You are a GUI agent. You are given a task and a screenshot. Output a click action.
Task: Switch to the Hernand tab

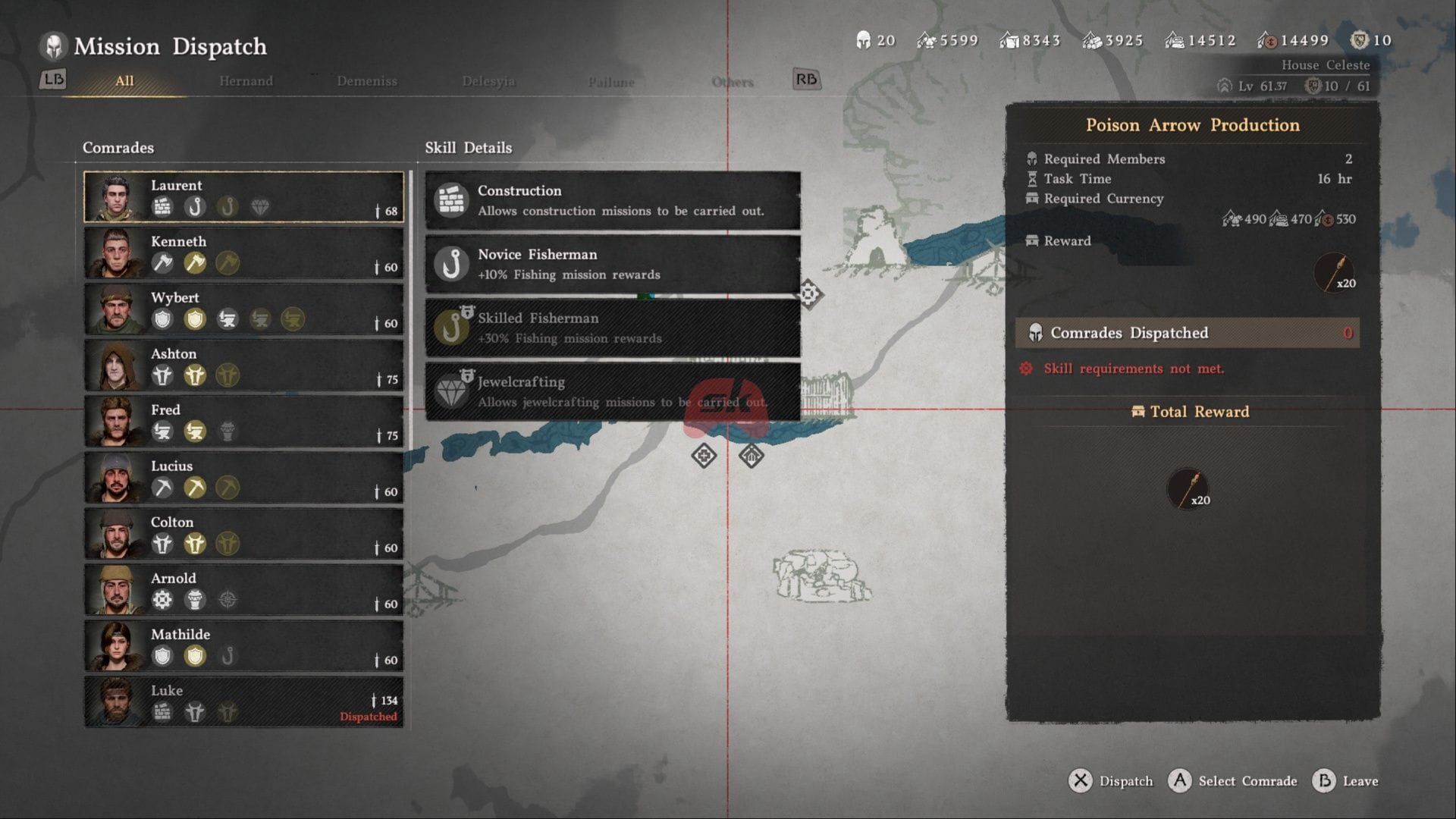click(246, 81)
